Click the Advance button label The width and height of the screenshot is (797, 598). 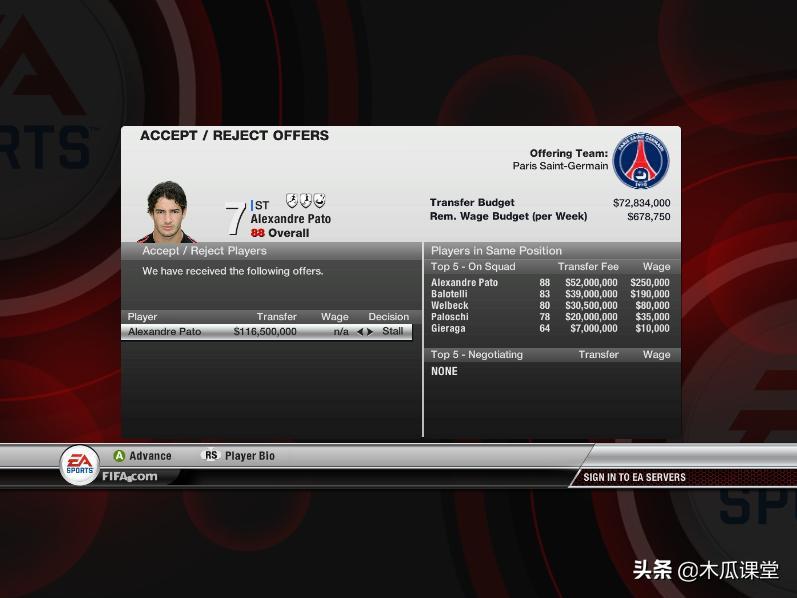tap(150, 456)
